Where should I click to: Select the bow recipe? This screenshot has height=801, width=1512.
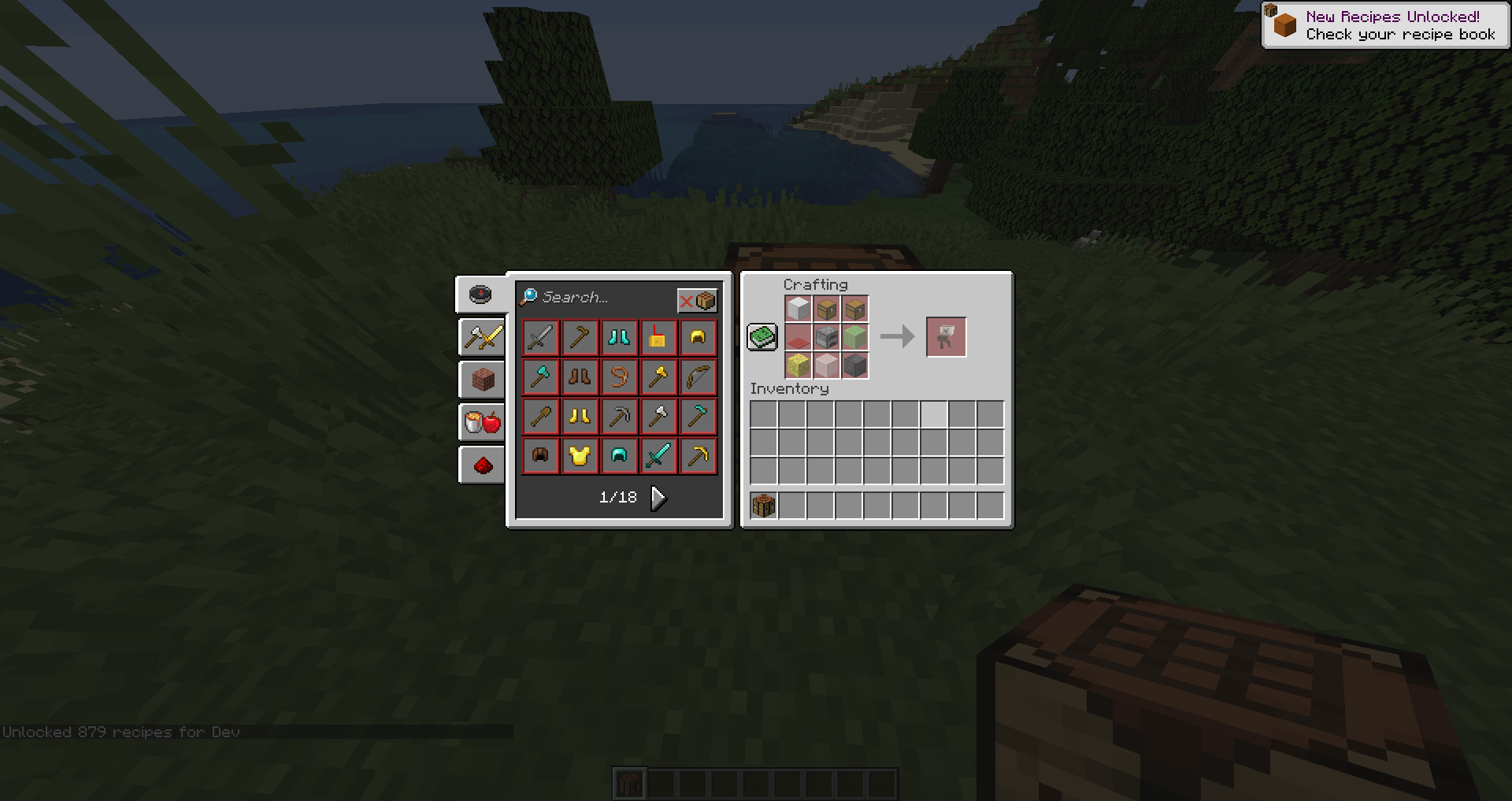698,376
